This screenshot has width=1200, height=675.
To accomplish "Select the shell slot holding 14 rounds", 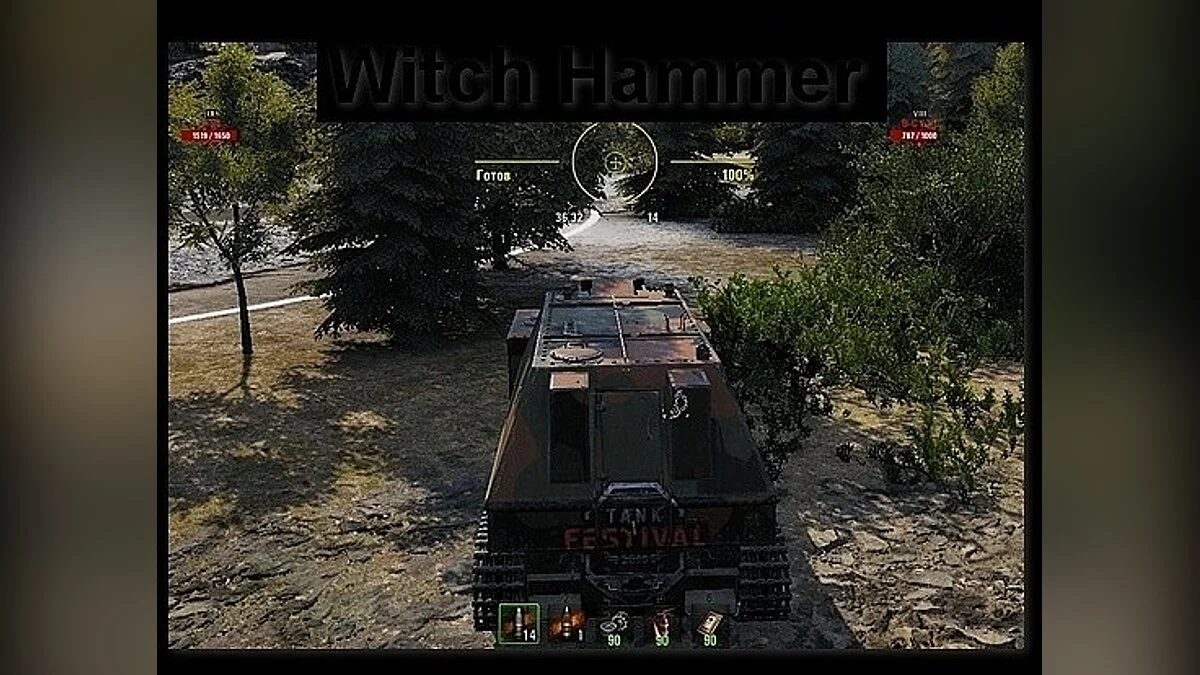I will [x=519, y=623].
